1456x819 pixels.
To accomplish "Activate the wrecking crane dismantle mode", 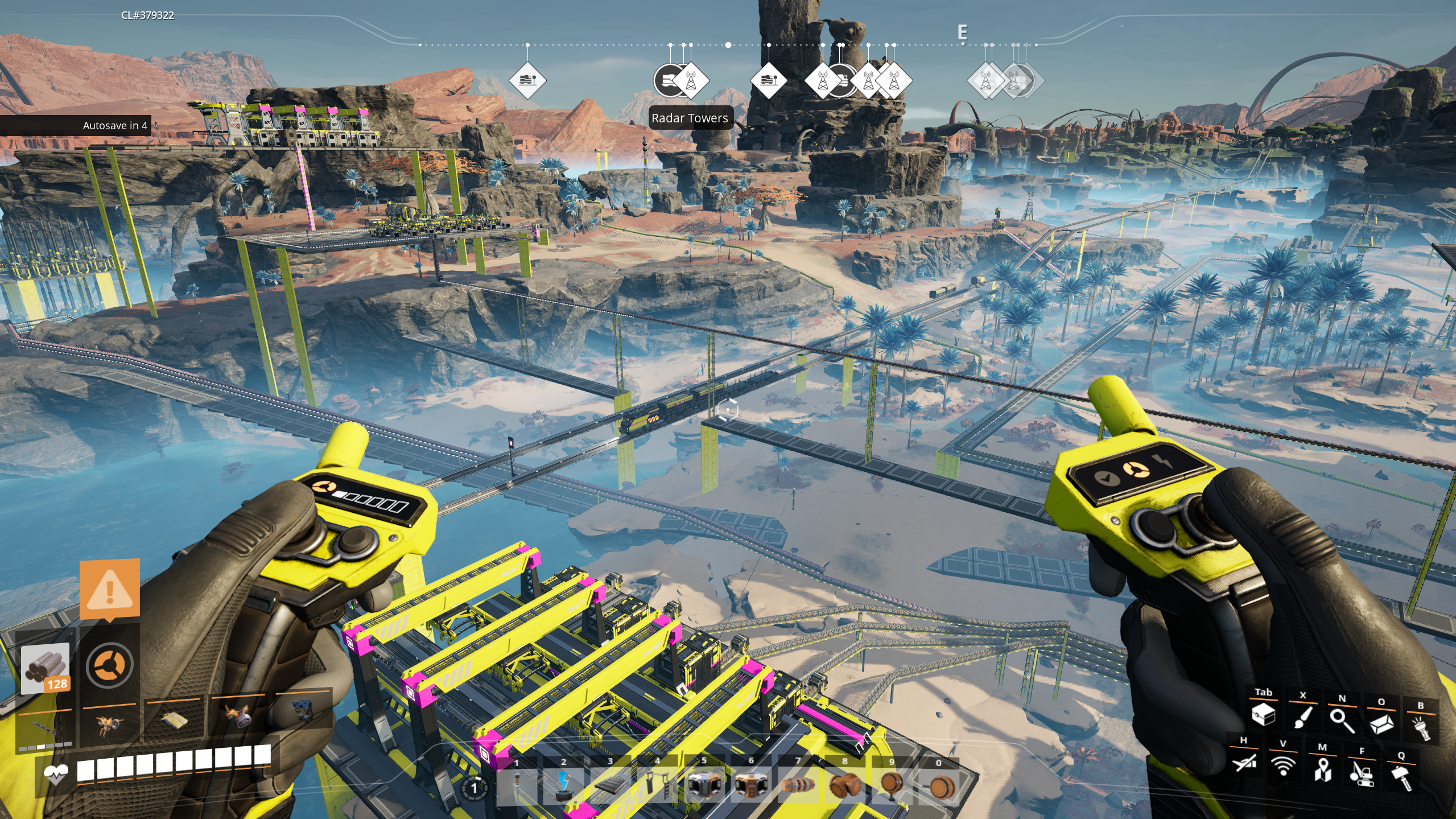I will pyautogui.click(x=1362, y=773).
